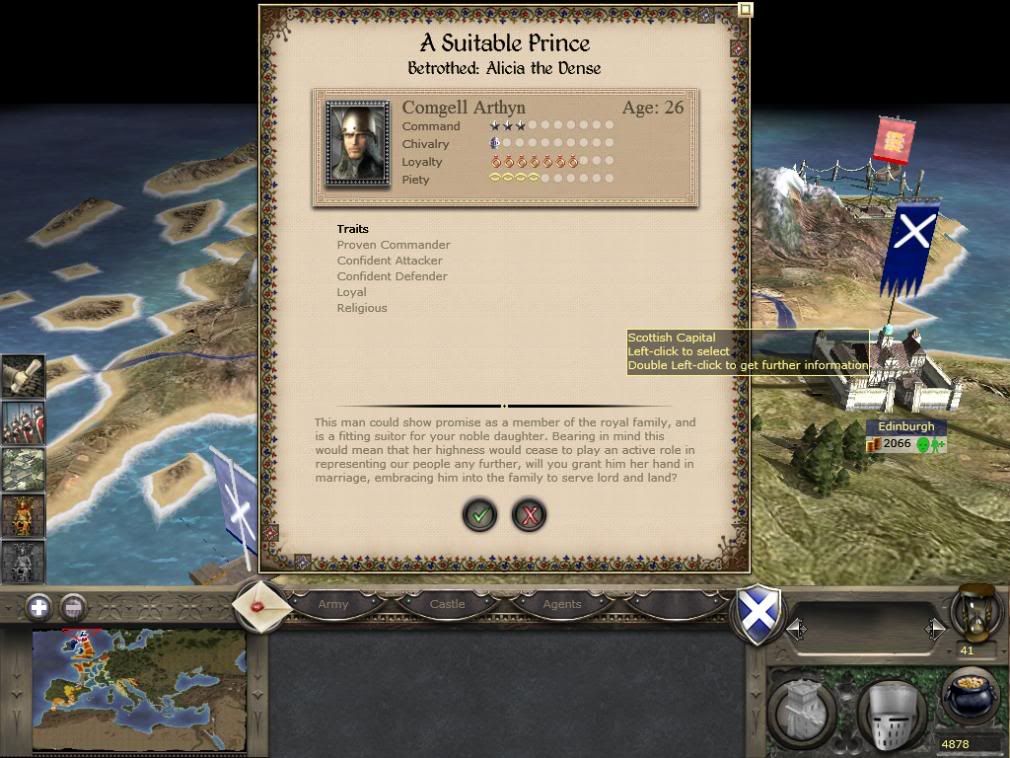The height and width of the screenshot is (758, 1010).
Task: Zoom out the minimap with minus button
Action: 72,606
